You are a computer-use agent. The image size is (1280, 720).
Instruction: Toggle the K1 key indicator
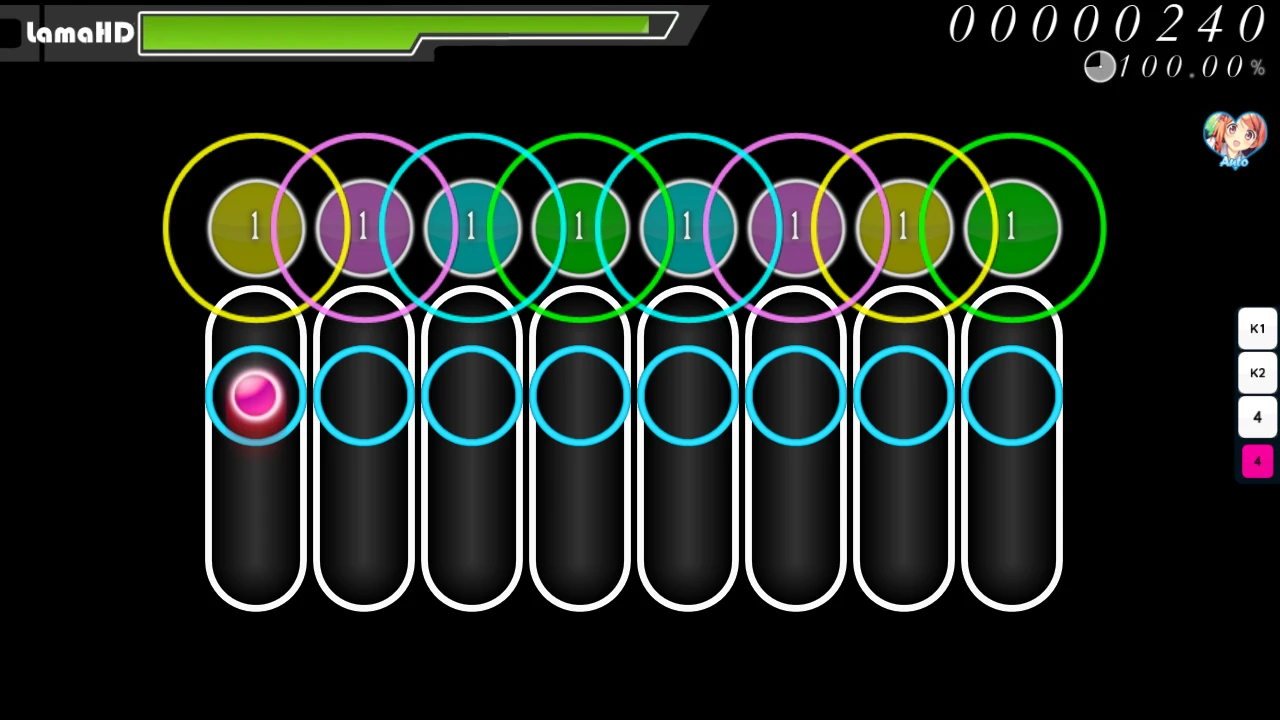(1257, 328)
